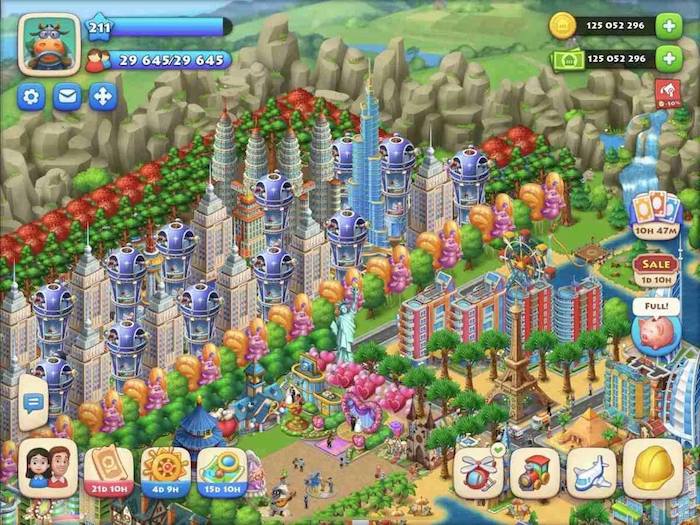Activate the four-arrow move mode button
The image size is (700, 525).
(103, 97)
